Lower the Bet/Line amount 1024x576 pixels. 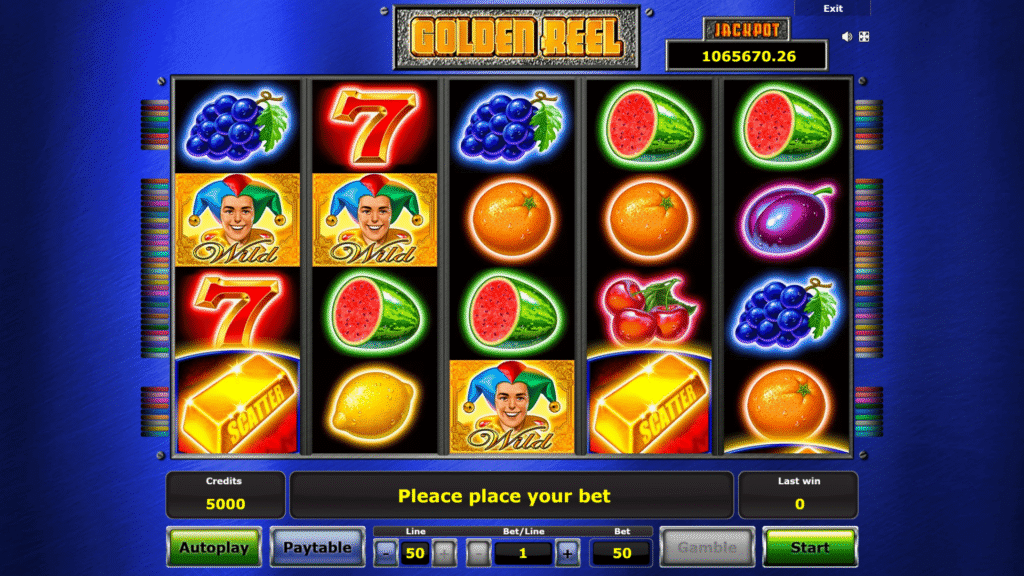click(x=479, y=552)
